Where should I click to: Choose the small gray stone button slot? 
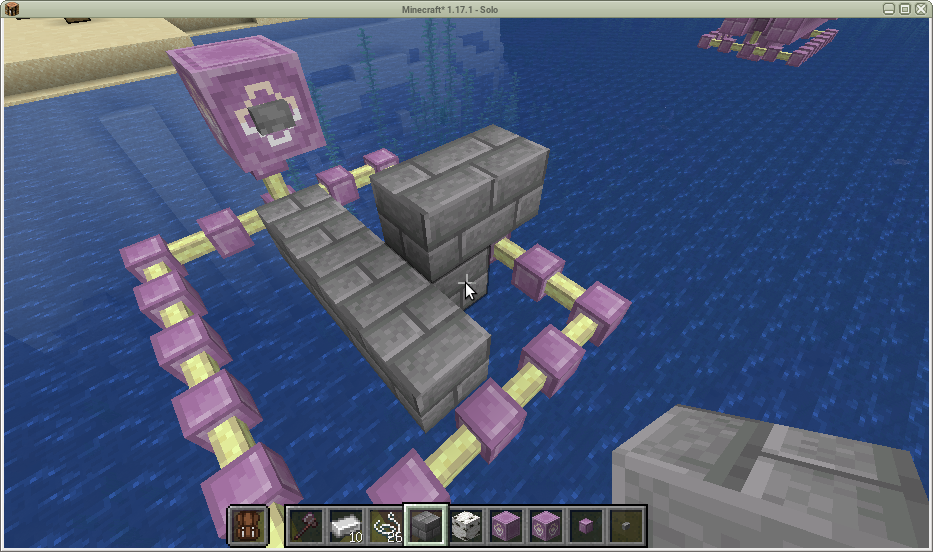[626, 524]
